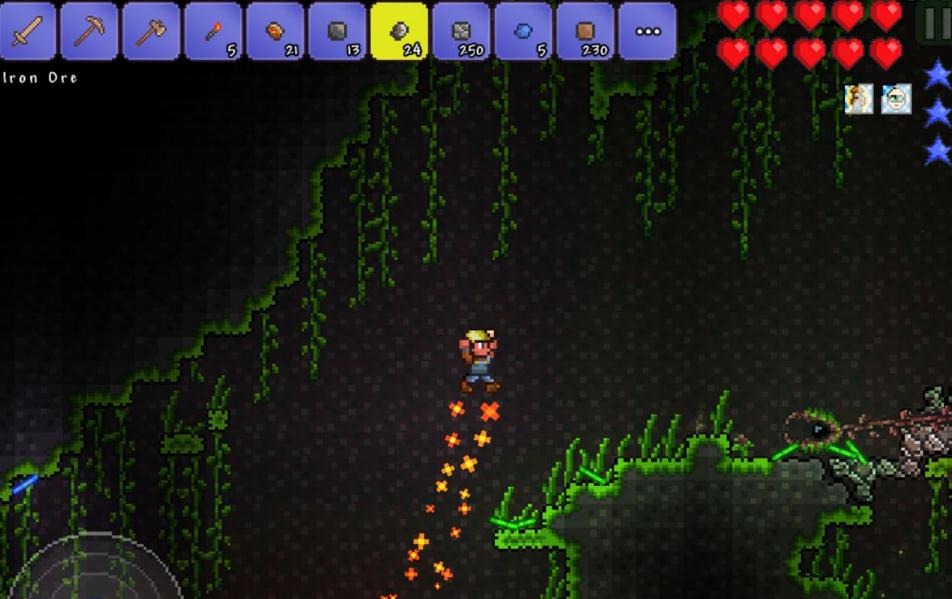Tap the winged figure buff icon
Viewport: 952px width, 599px height.
[x=859, y=99]
